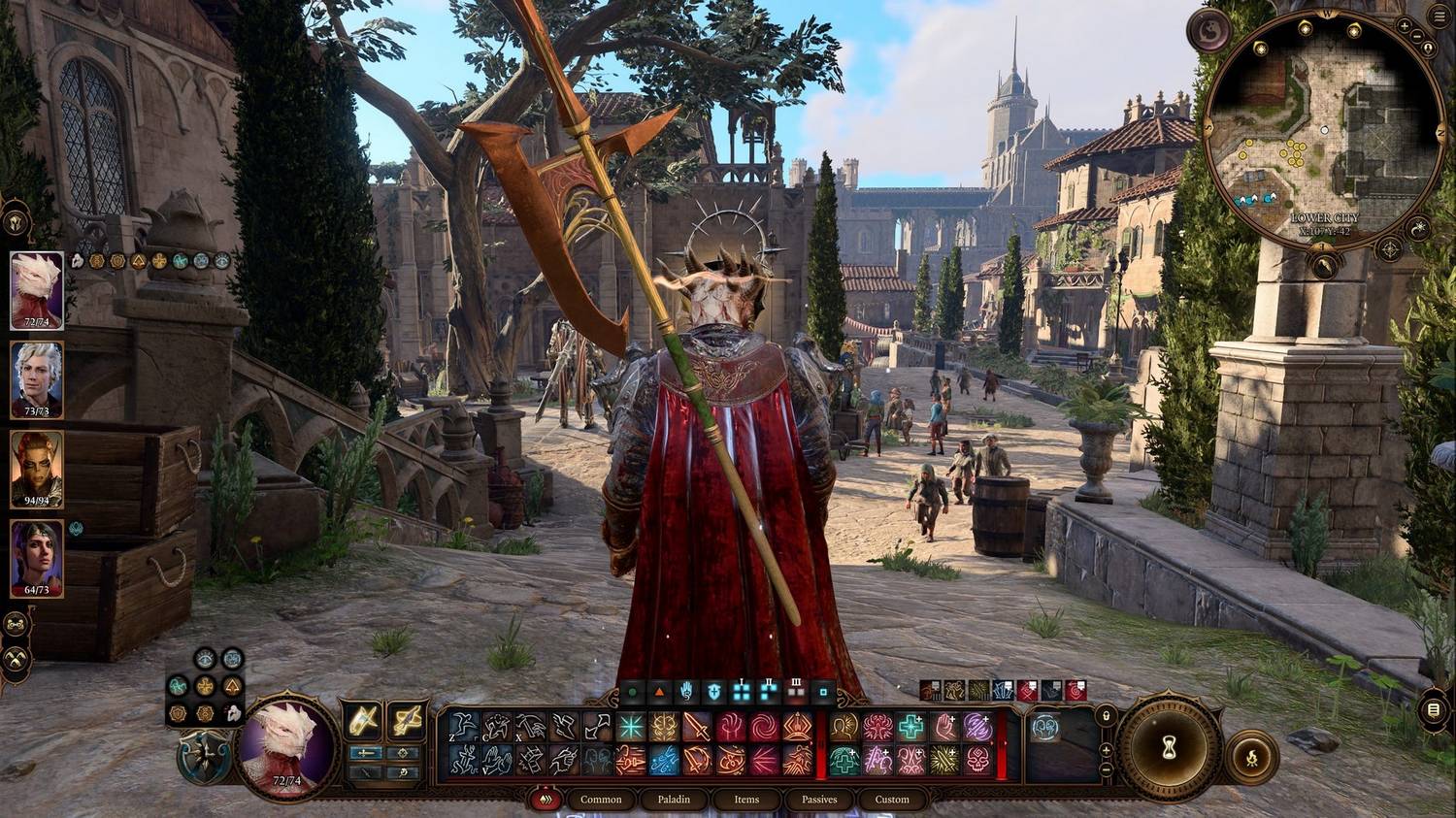Select Astarion's party portrait
Screen dimensions: 1456x818
[x=37, y=378]
